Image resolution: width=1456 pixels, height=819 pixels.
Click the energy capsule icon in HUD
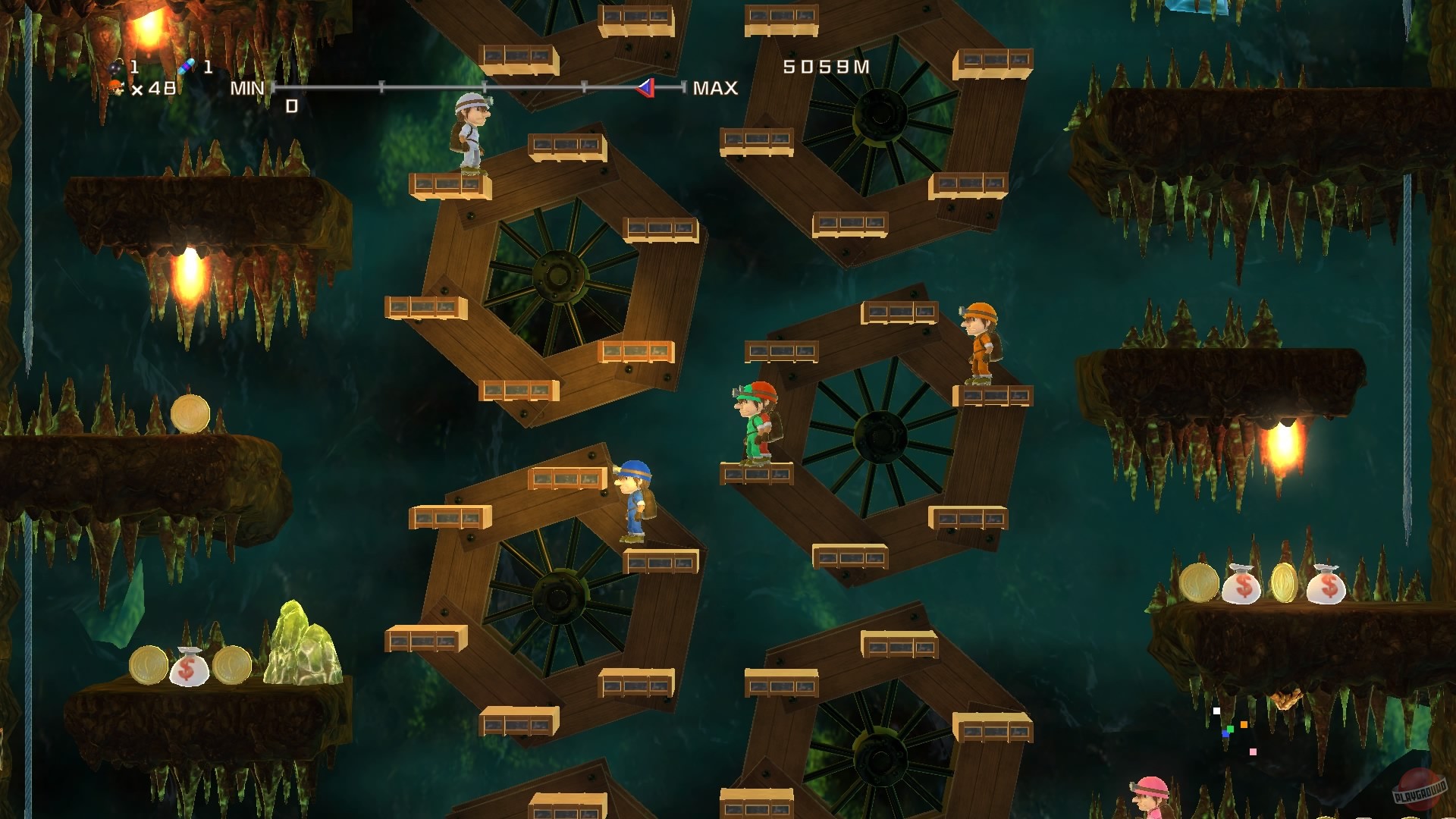(x=184, y=67)
